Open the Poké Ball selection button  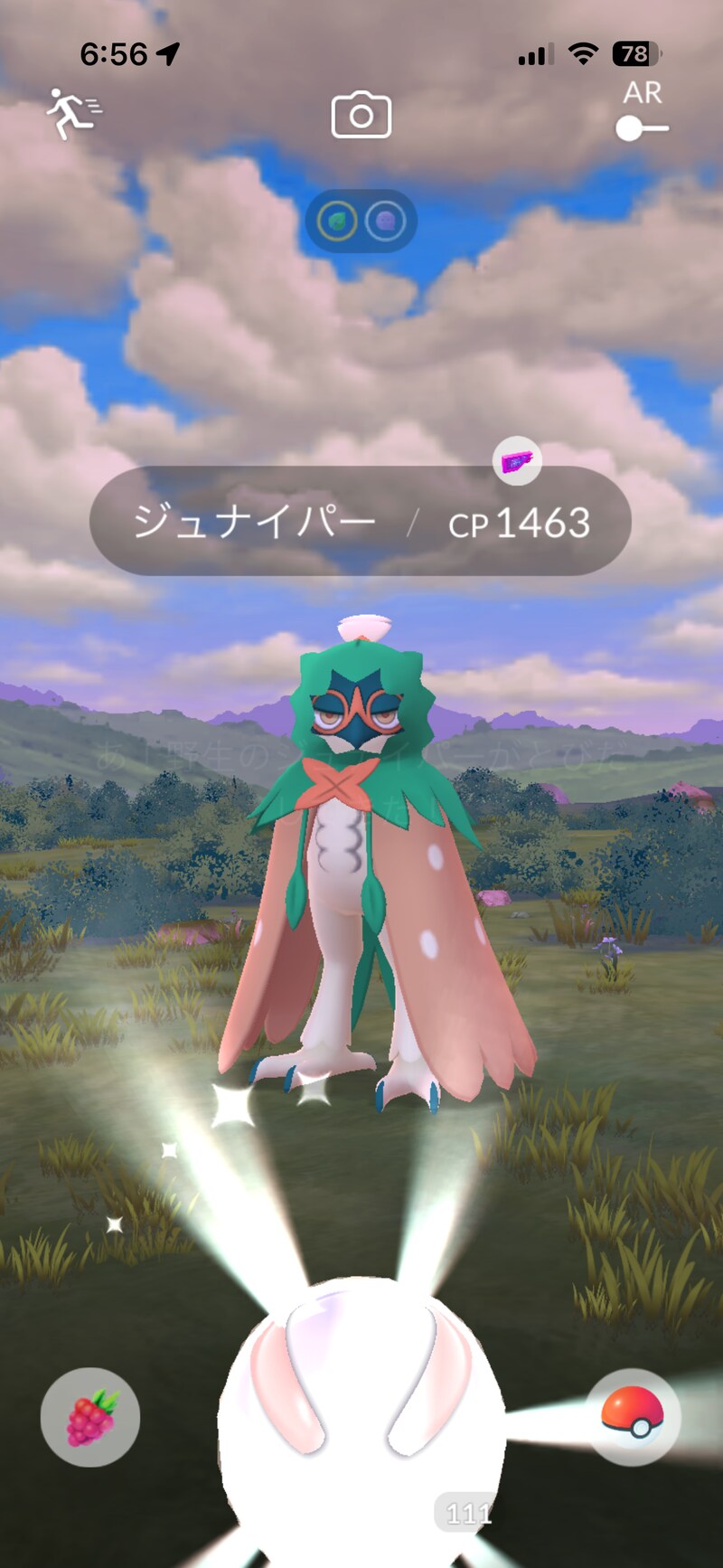point(633,1416)
